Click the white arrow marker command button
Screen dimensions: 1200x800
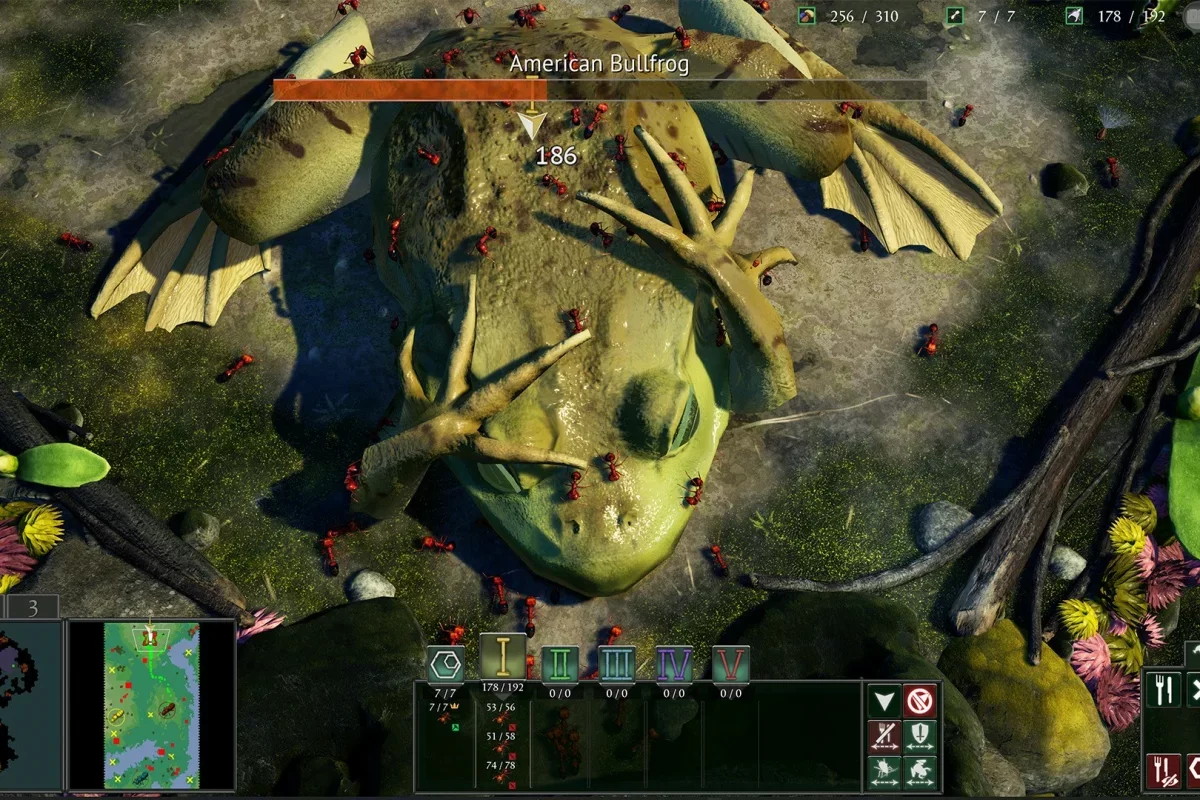pos(883,700)
